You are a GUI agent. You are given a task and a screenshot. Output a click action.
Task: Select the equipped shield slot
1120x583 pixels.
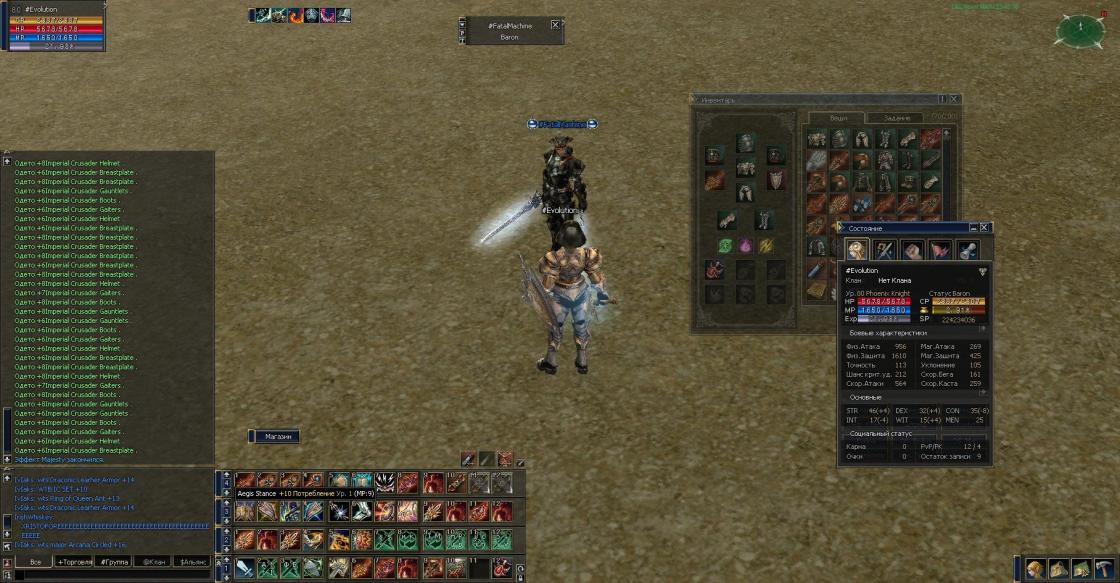tap(775, 180)
